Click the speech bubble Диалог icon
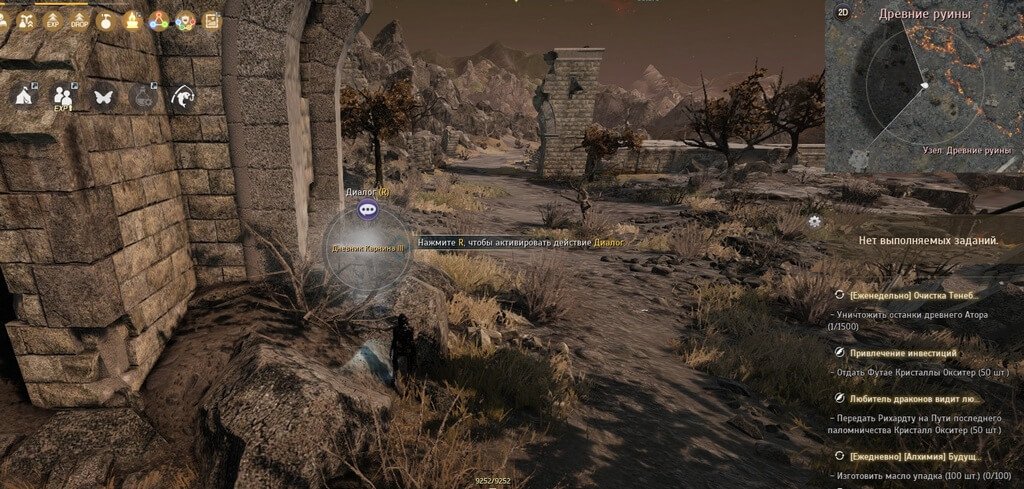 pyautogui.click(x=368, y=209)
